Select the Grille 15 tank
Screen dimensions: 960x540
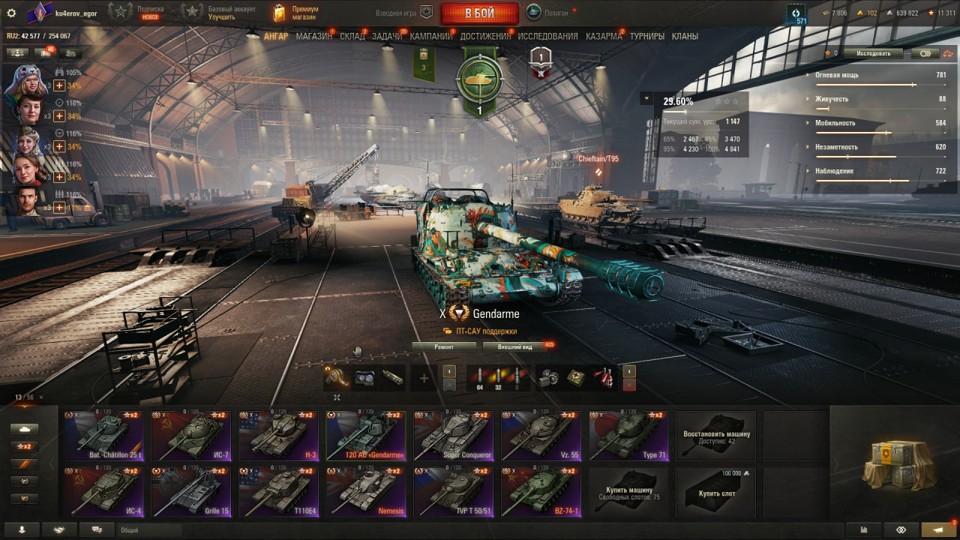[192, 490]
